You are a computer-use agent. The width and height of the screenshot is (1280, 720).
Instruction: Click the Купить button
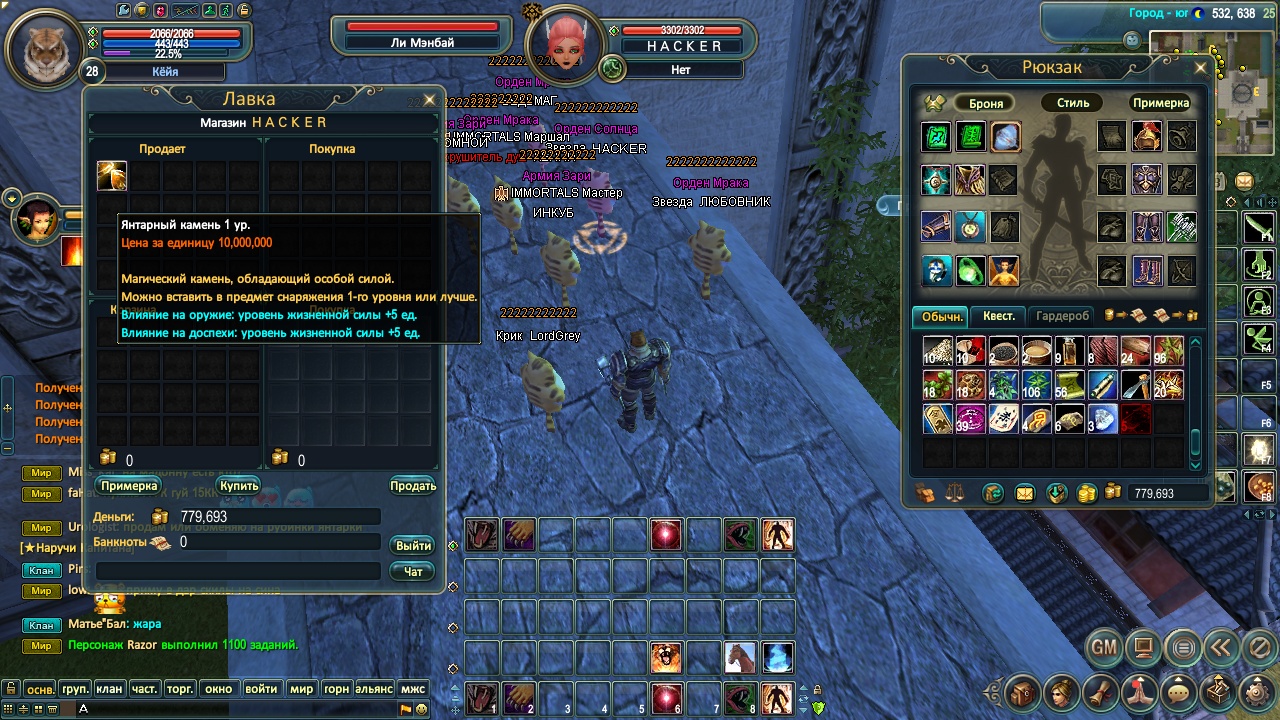pos(239,486)
